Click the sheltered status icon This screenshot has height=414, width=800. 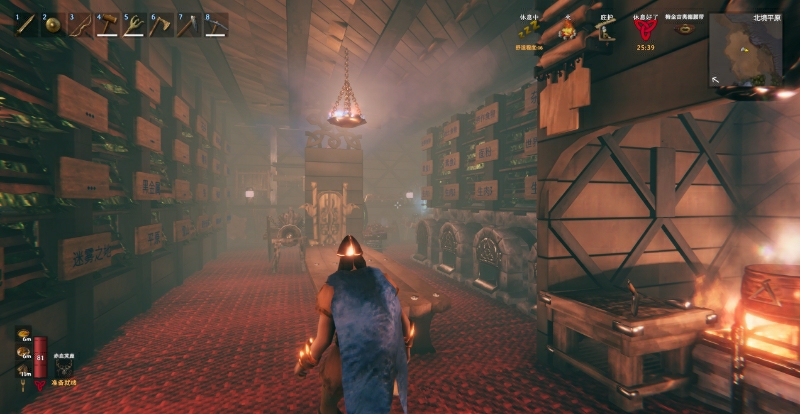[606, 30]
